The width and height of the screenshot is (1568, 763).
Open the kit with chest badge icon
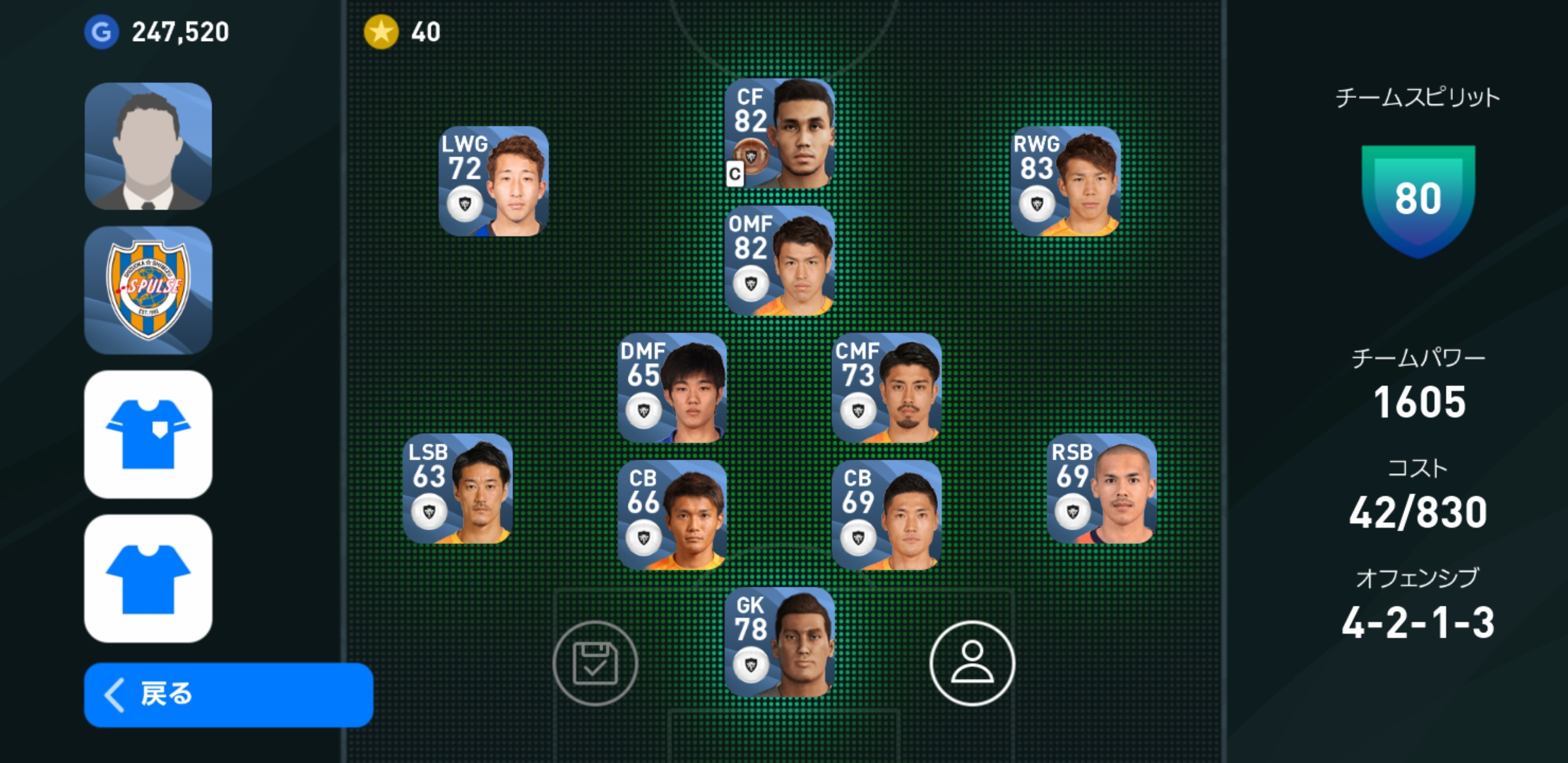148,434
